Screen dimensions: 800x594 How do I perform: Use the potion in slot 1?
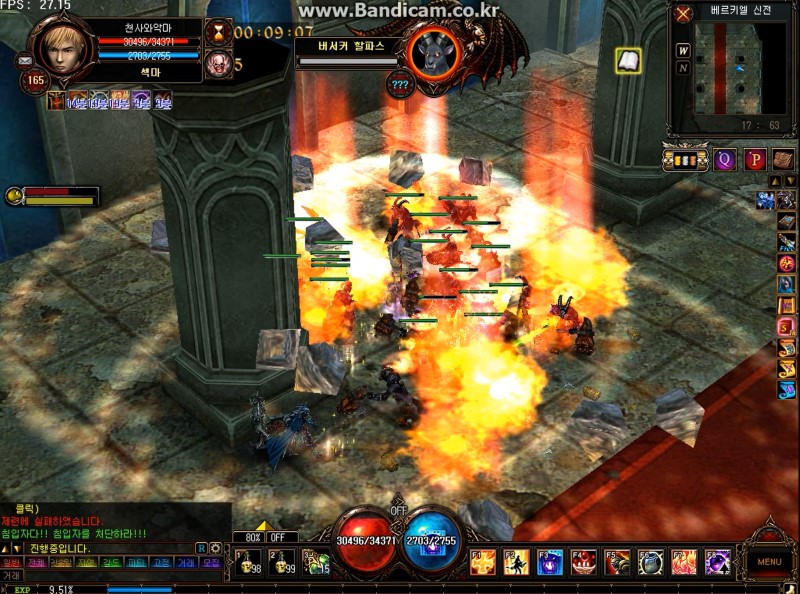pyautogui.click(x=248, y=562)
